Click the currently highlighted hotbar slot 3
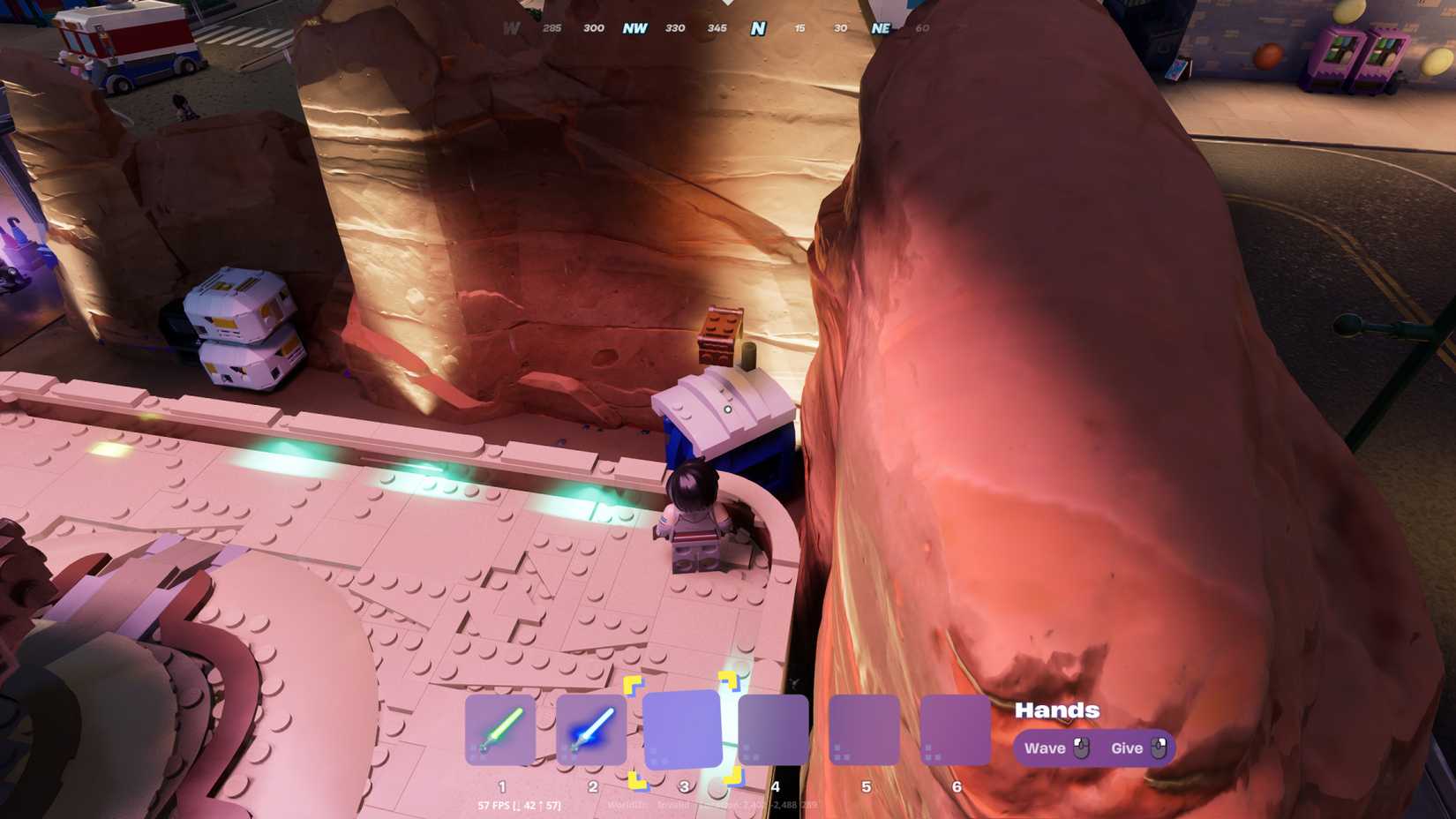The width and height of the screenshot is (1456, 819). [682, 729]
